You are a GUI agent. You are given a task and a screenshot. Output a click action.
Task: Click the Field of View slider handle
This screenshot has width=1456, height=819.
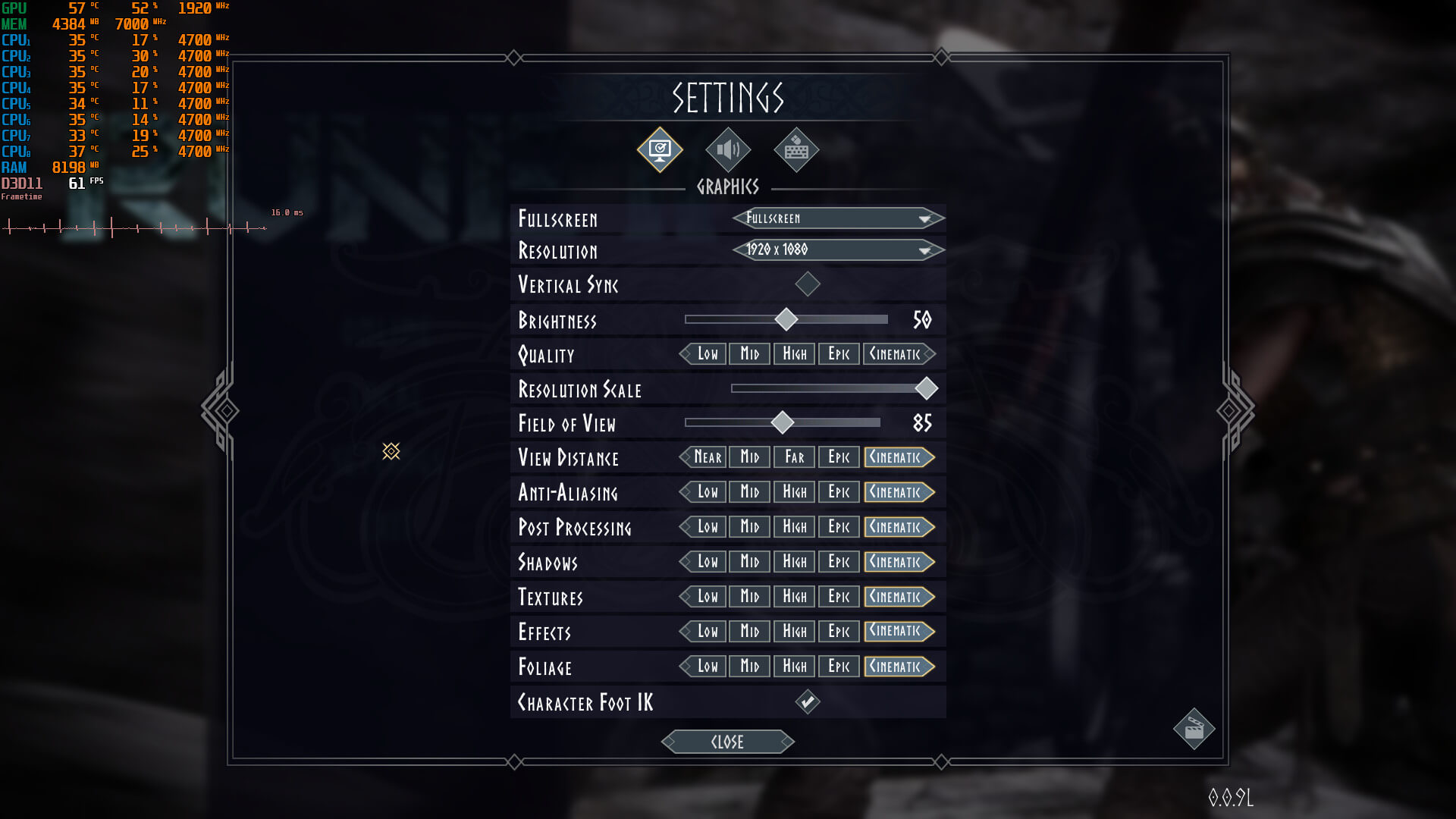783,422
